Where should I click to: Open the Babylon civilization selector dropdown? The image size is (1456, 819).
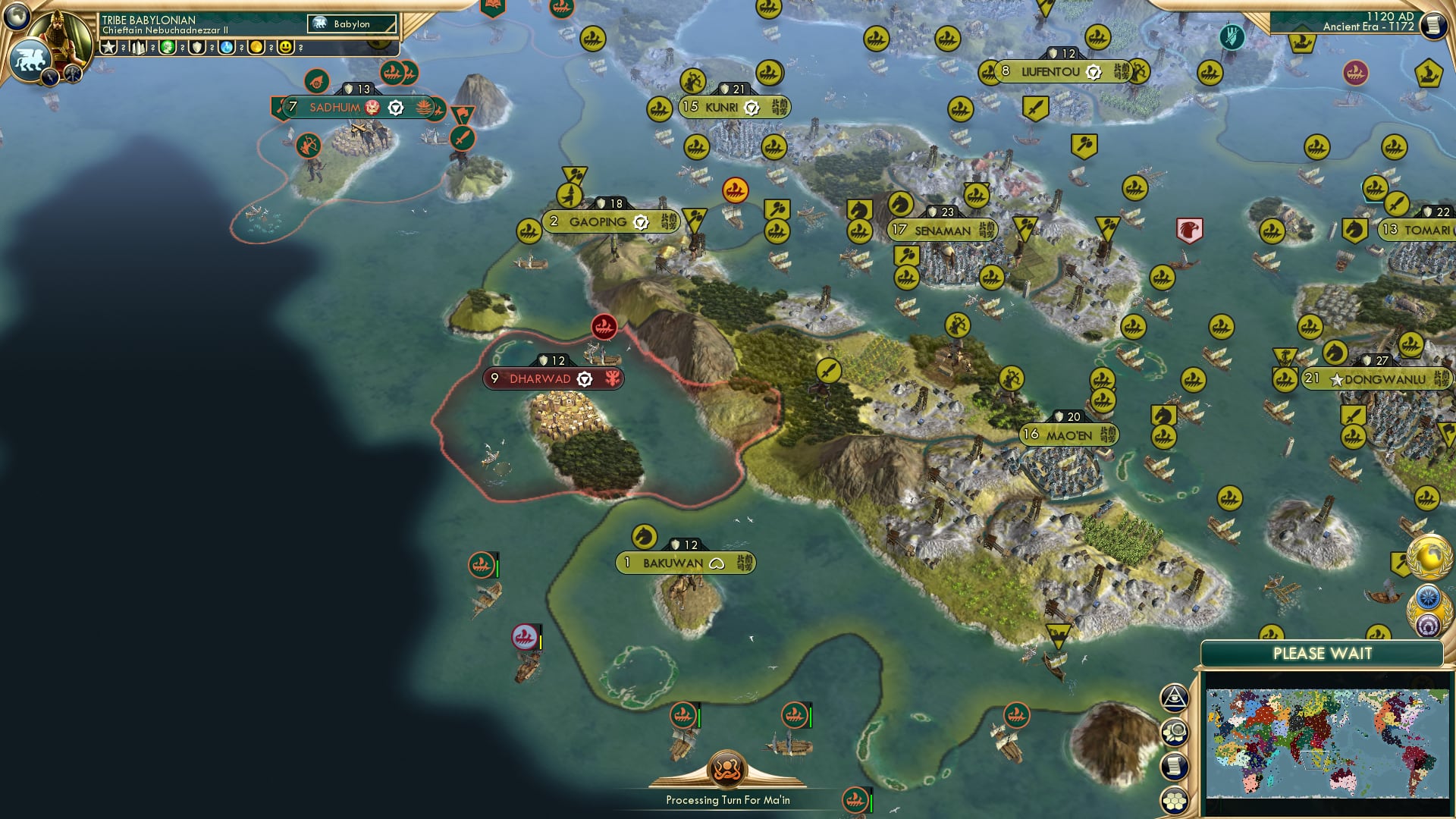(353, 24)
